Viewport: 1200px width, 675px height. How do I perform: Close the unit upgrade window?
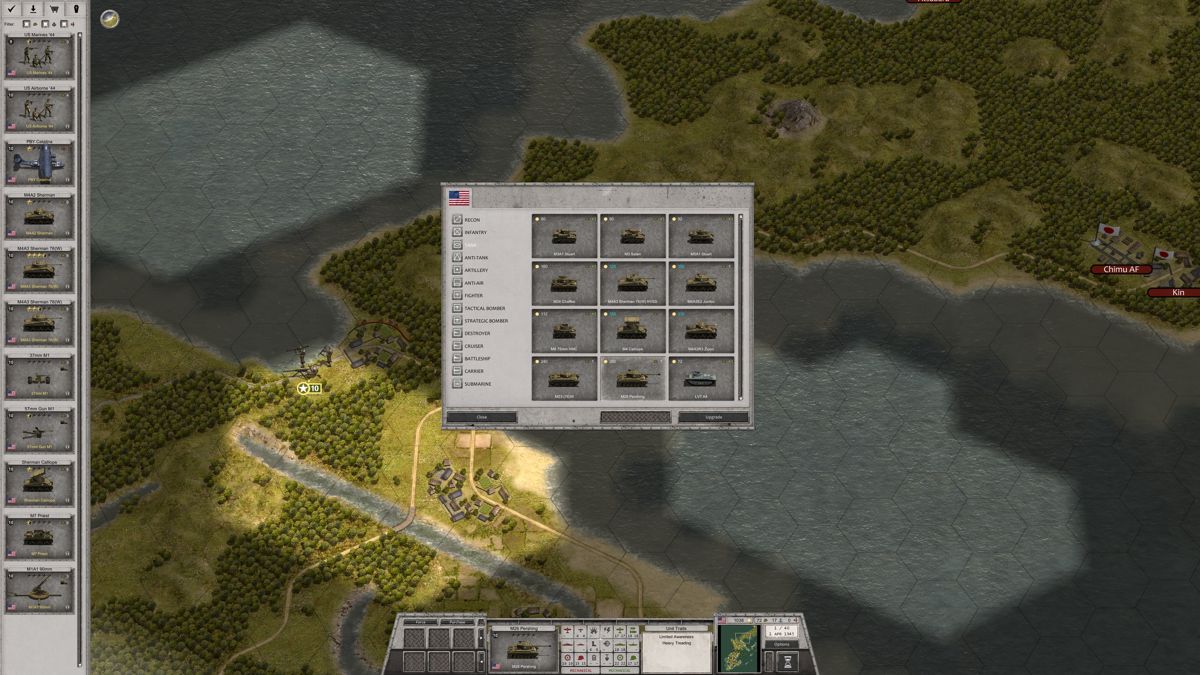482,417
